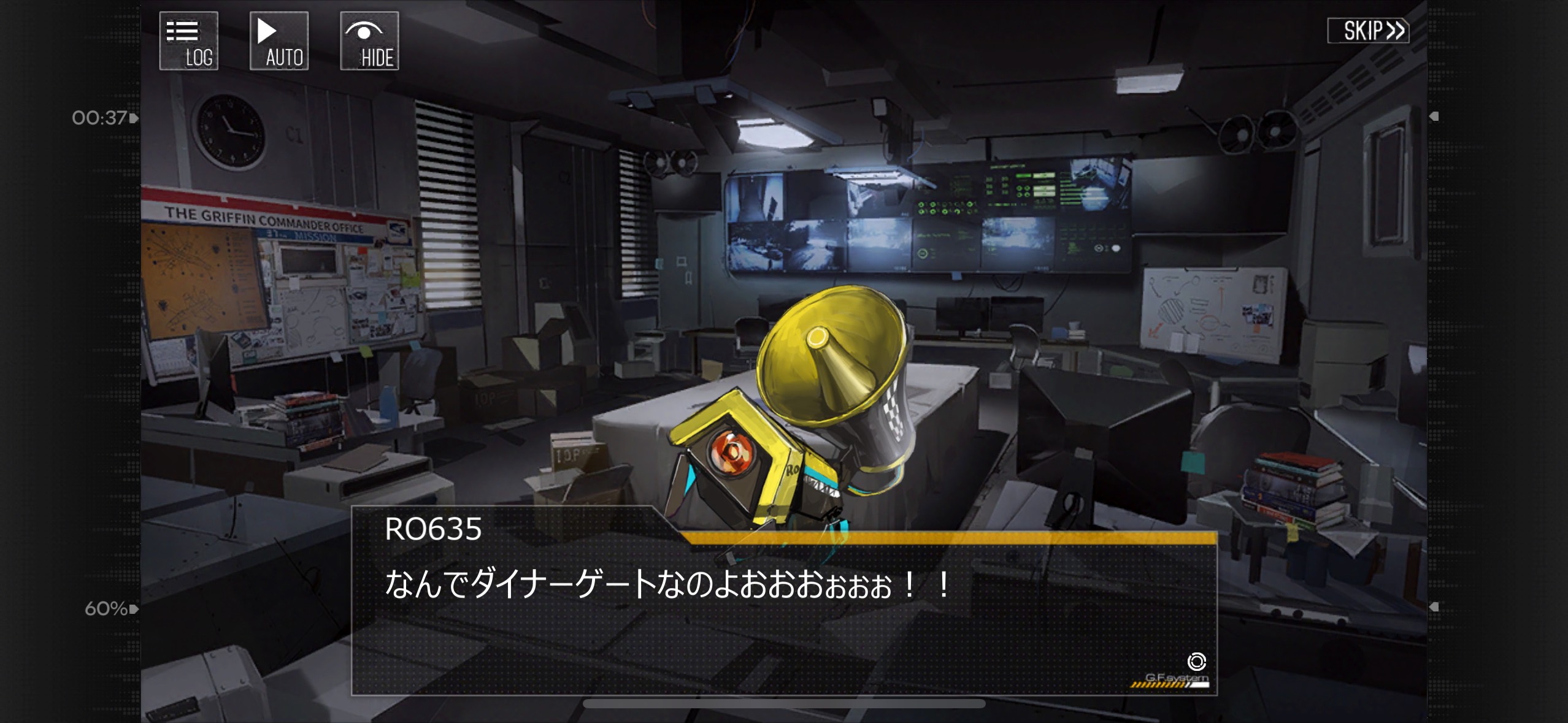Enable AUTO dialogue playback
Image resolution: width=1568 pixels, height=723 pixels.
(x=279, y=41)
